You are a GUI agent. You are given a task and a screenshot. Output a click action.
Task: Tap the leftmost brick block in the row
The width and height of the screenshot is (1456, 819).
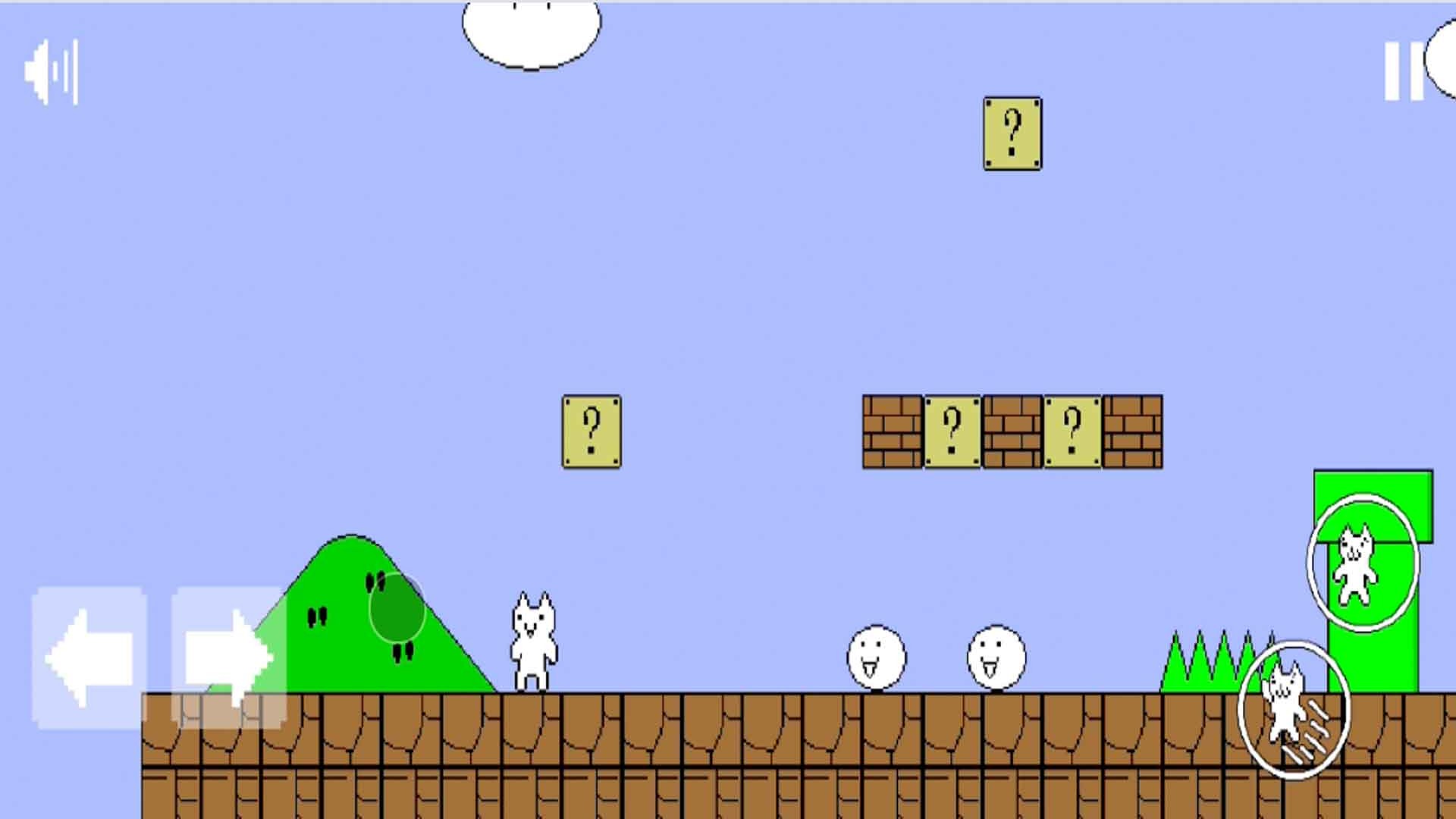[x=891, y=431]
